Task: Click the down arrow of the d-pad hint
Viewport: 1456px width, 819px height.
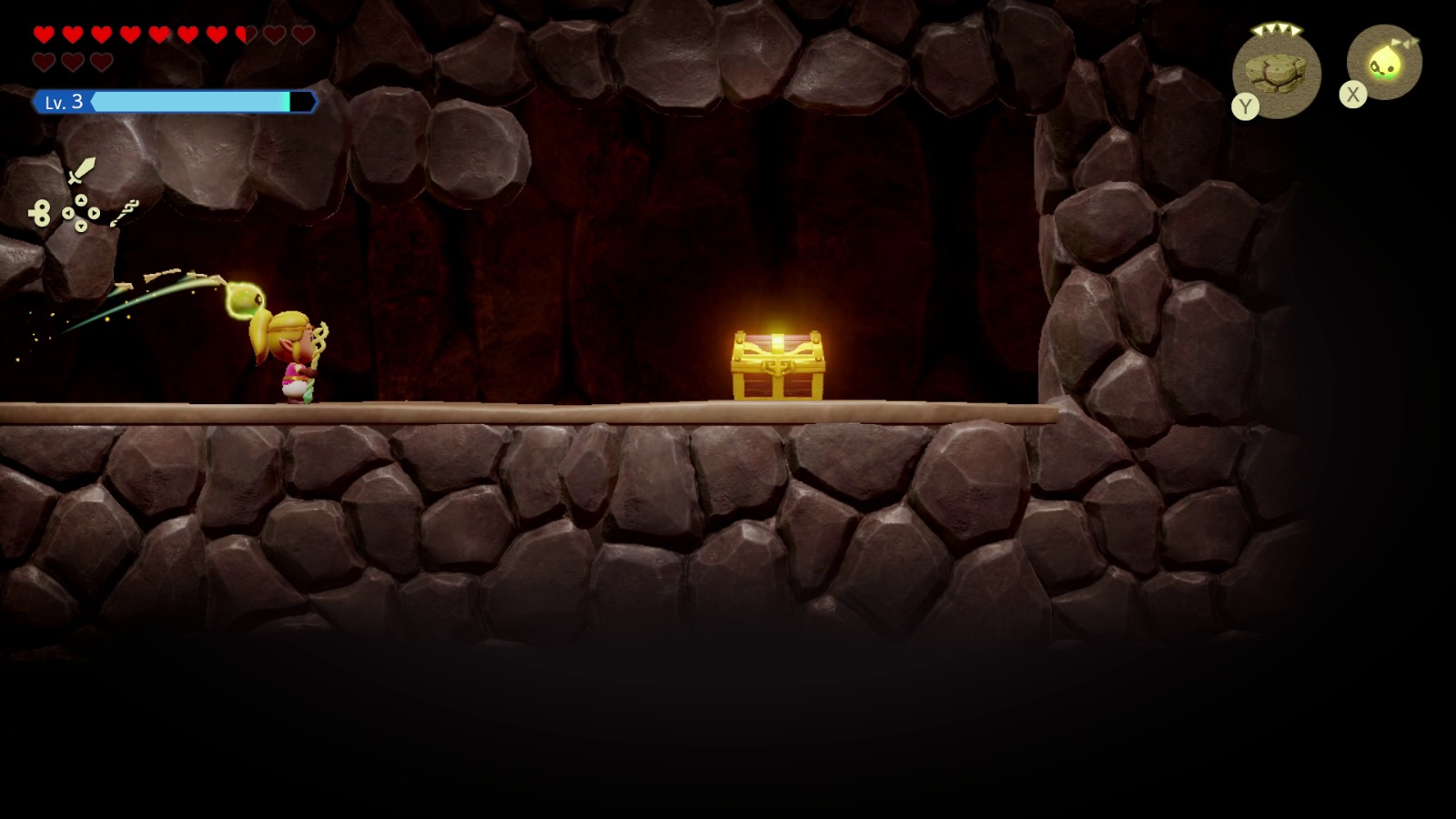Action: 82,227
